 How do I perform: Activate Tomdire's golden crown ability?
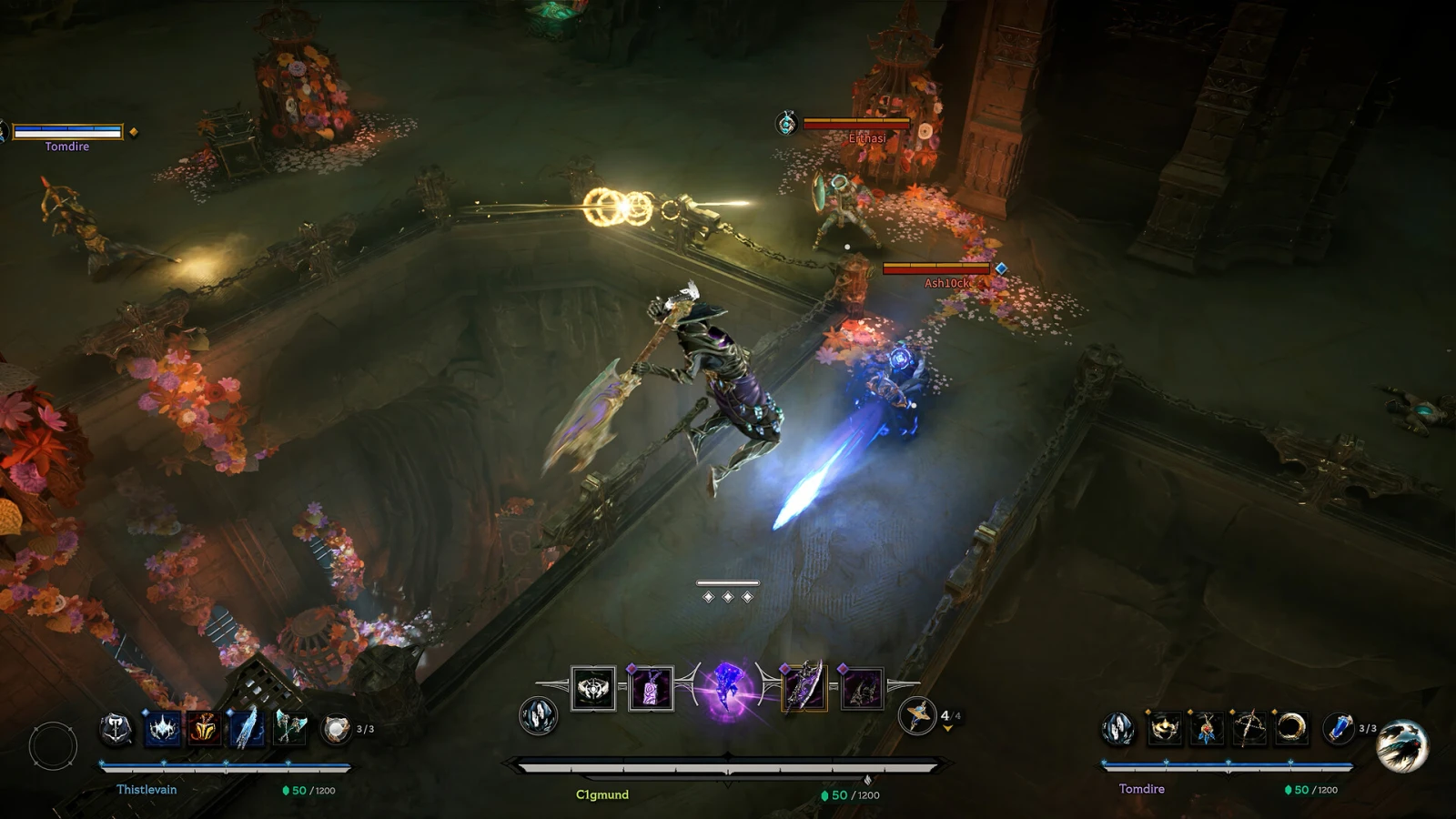coord(1164,728)
